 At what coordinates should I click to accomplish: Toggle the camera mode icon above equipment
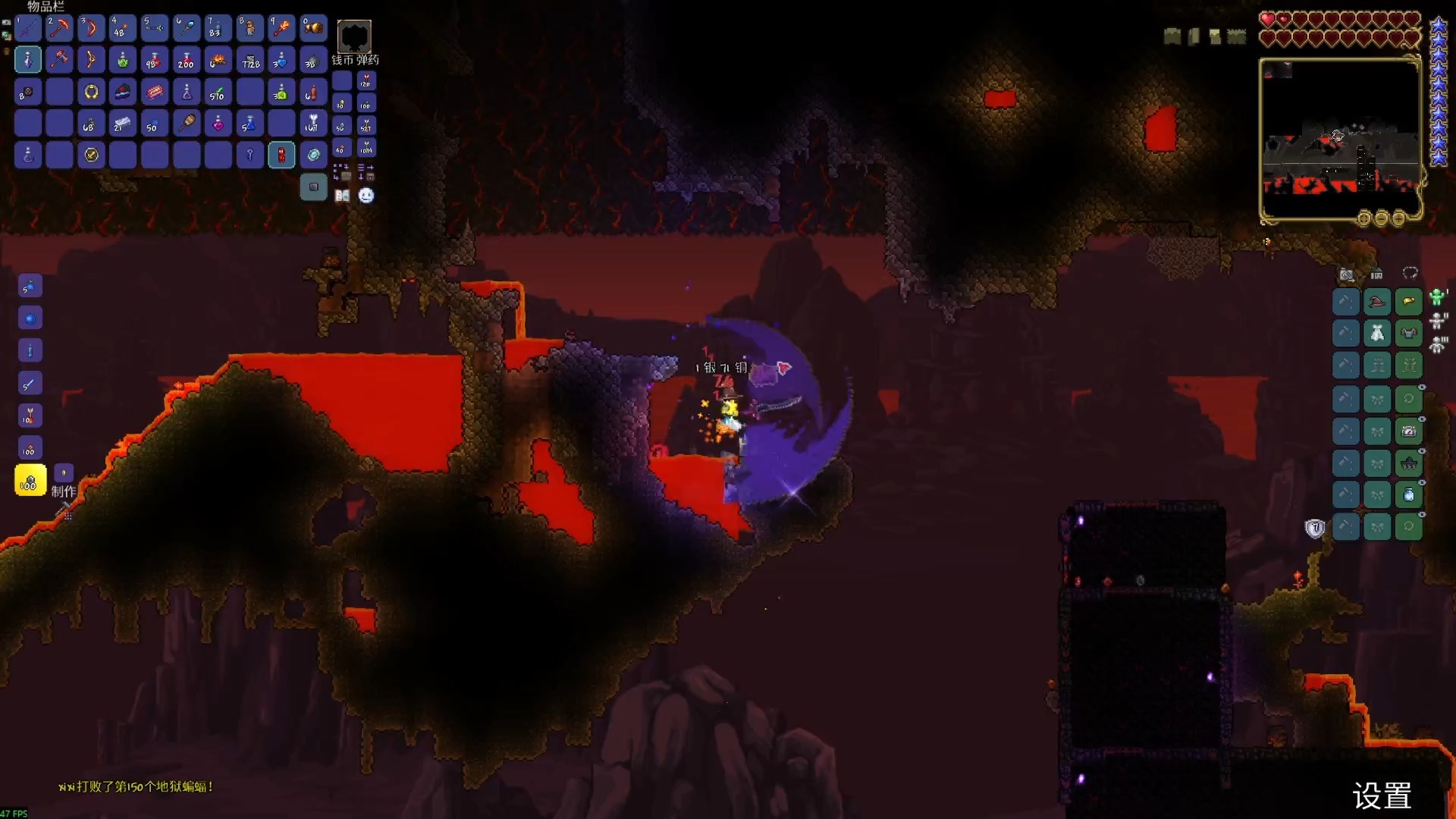pos(1347,275)
